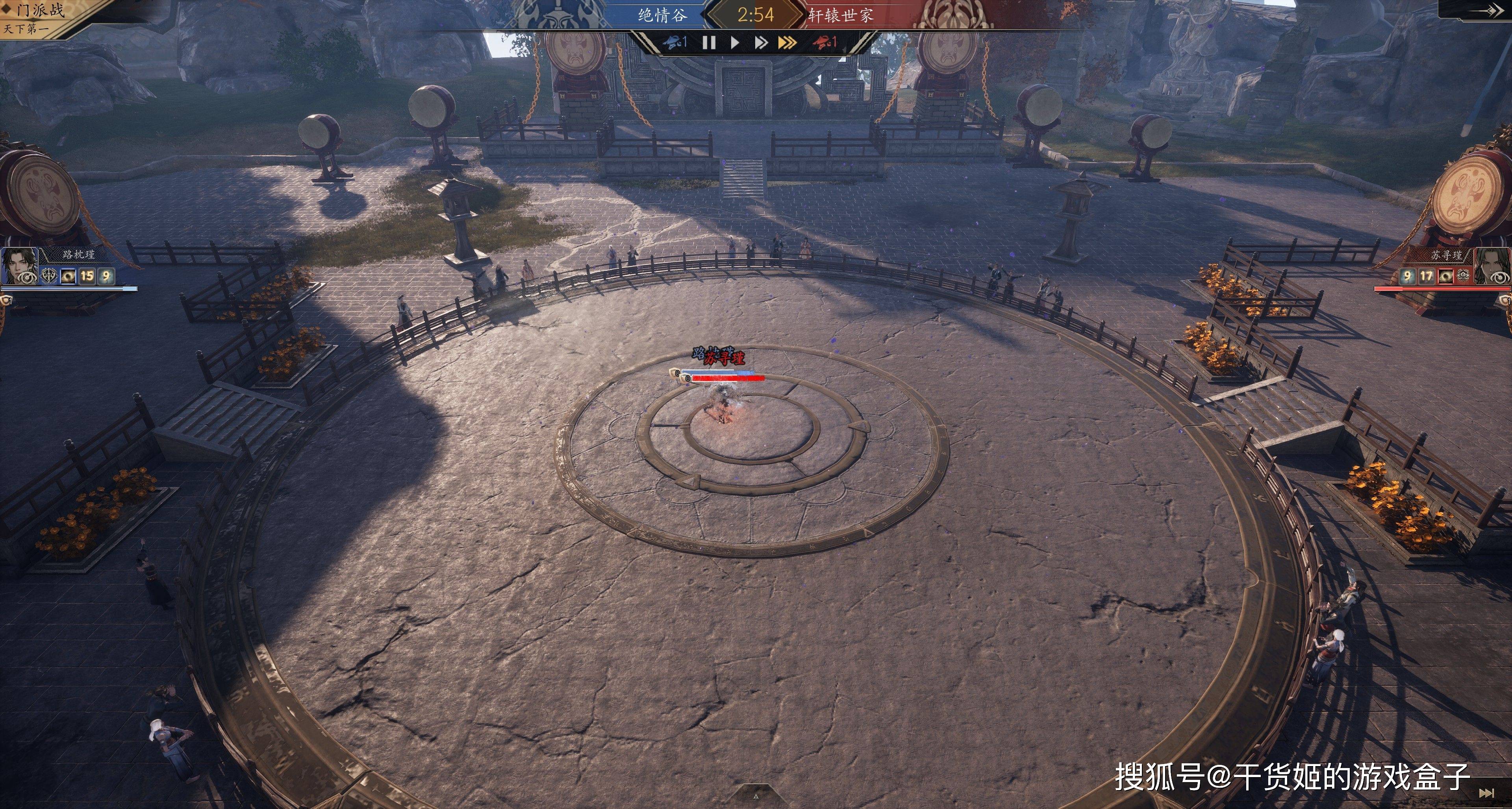Switch to double fast-forward speed

click(761, 42)
